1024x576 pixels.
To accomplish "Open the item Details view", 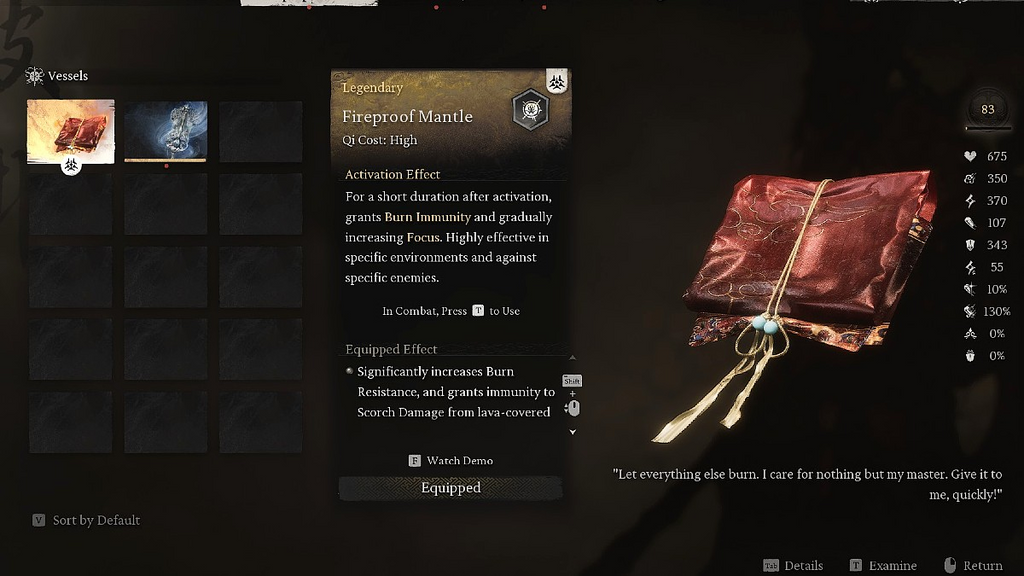I will pos(793,566).
